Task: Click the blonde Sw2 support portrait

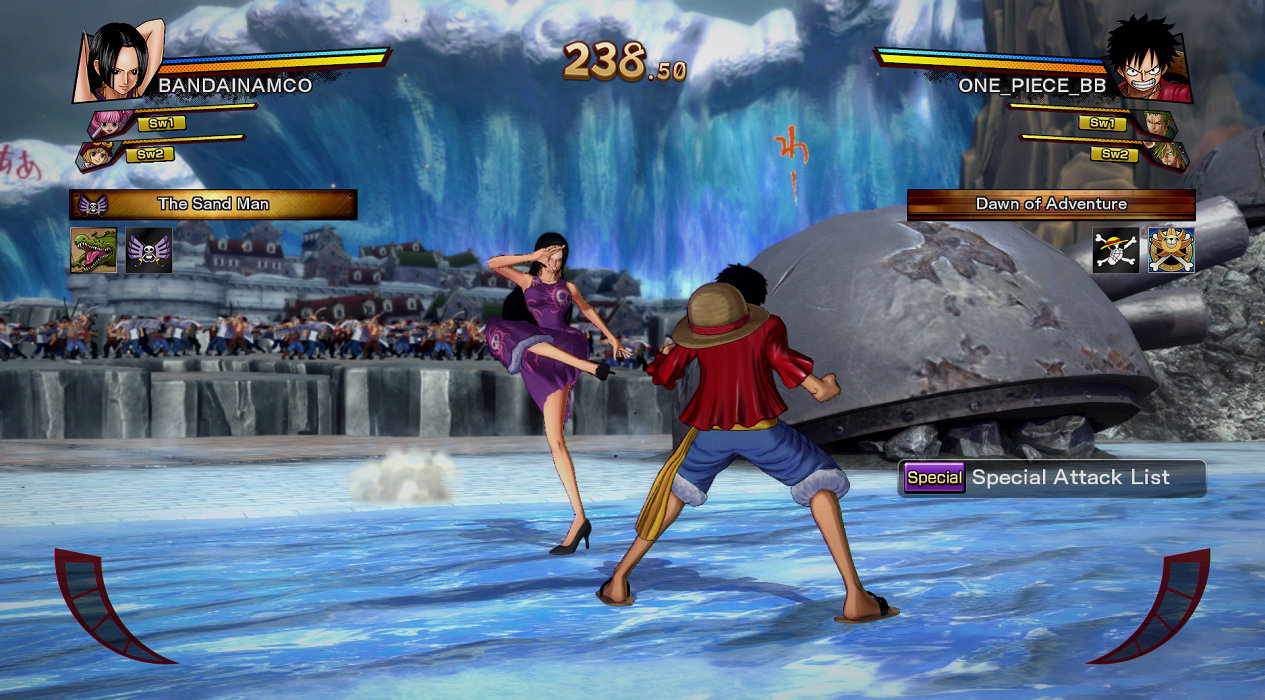Action: 95,156
